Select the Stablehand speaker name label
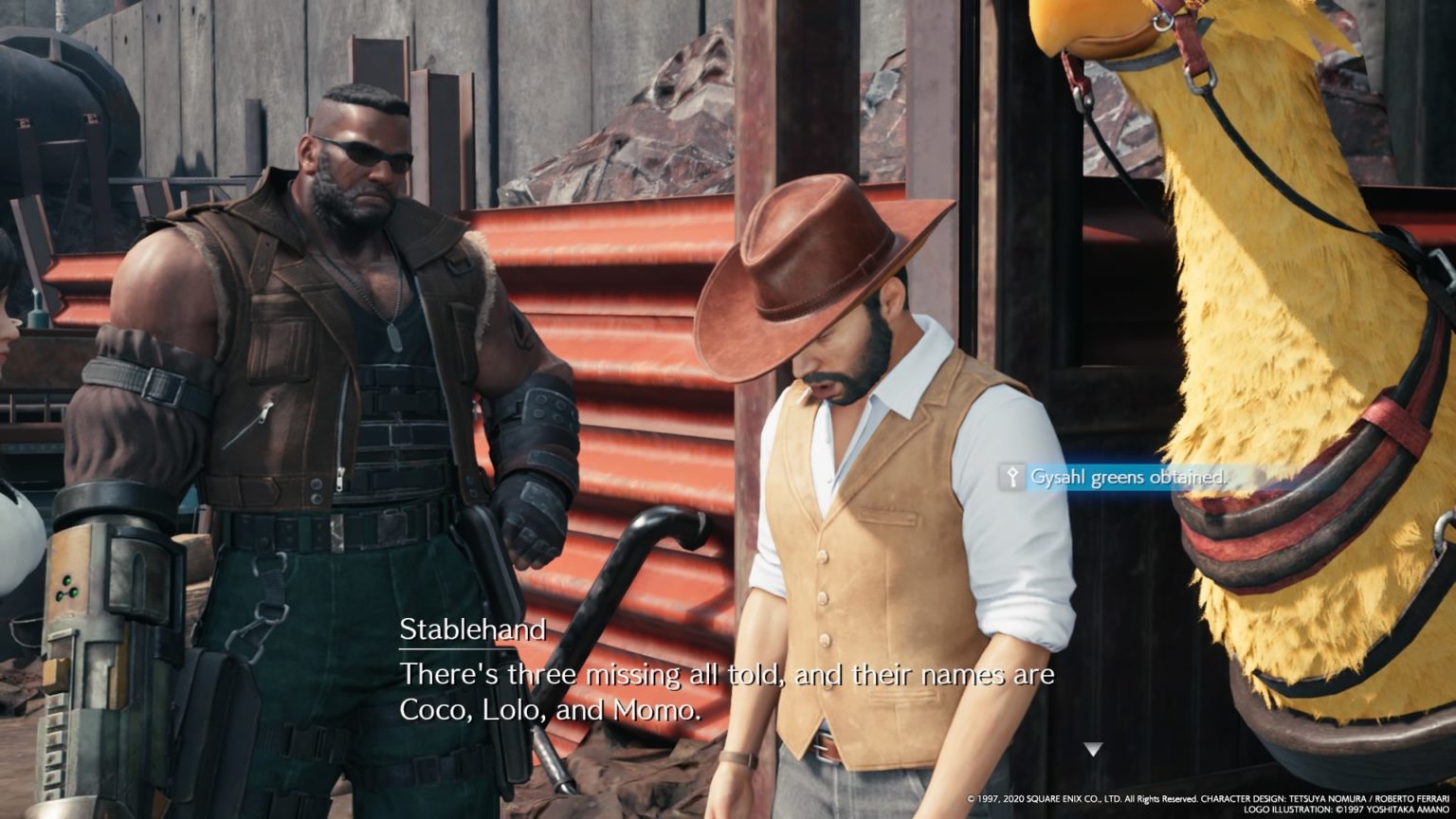Viewport: 1456px width, 819px height. tap(474, 628)
